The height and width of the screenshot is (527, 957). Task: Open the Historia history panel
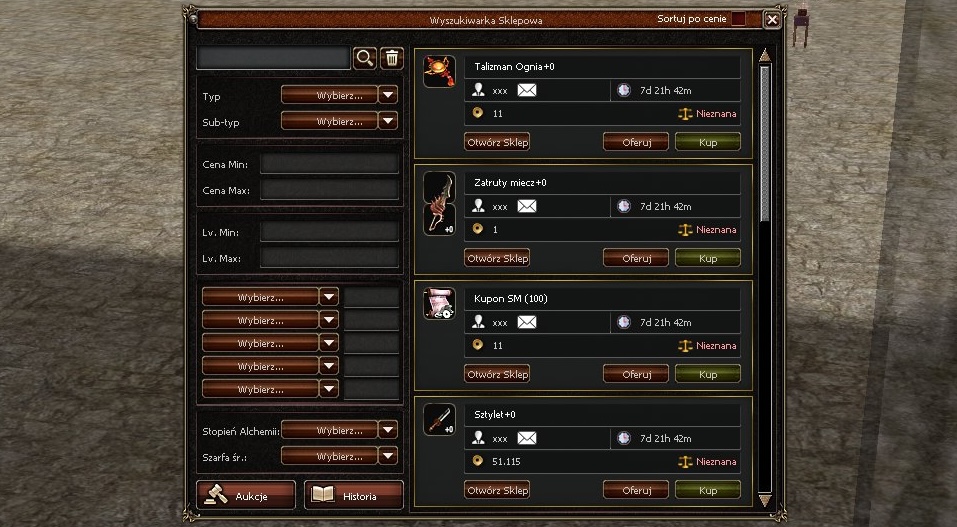[353, 495]
